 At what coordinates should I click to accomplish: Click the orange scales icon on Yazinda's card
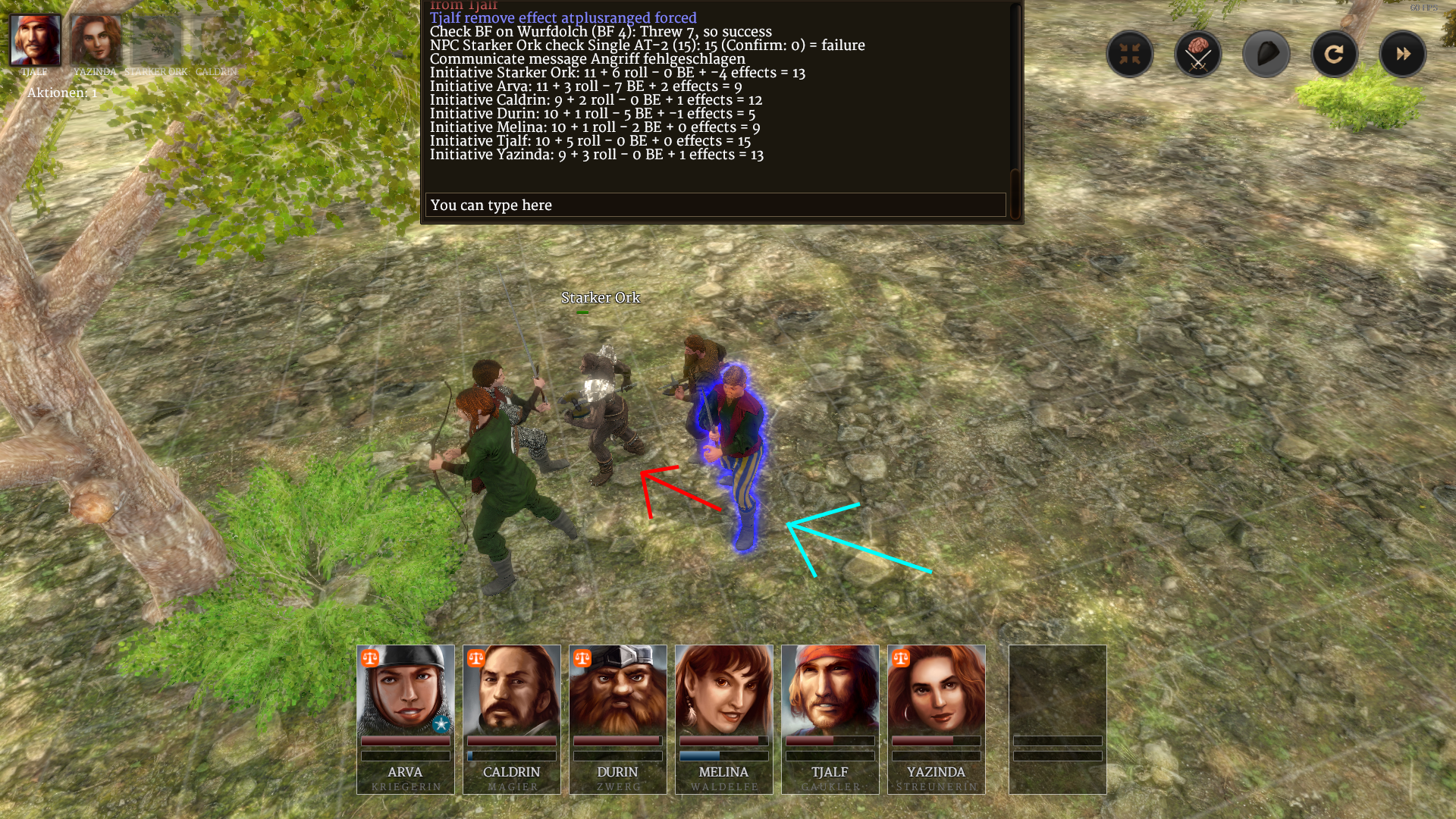901,658
